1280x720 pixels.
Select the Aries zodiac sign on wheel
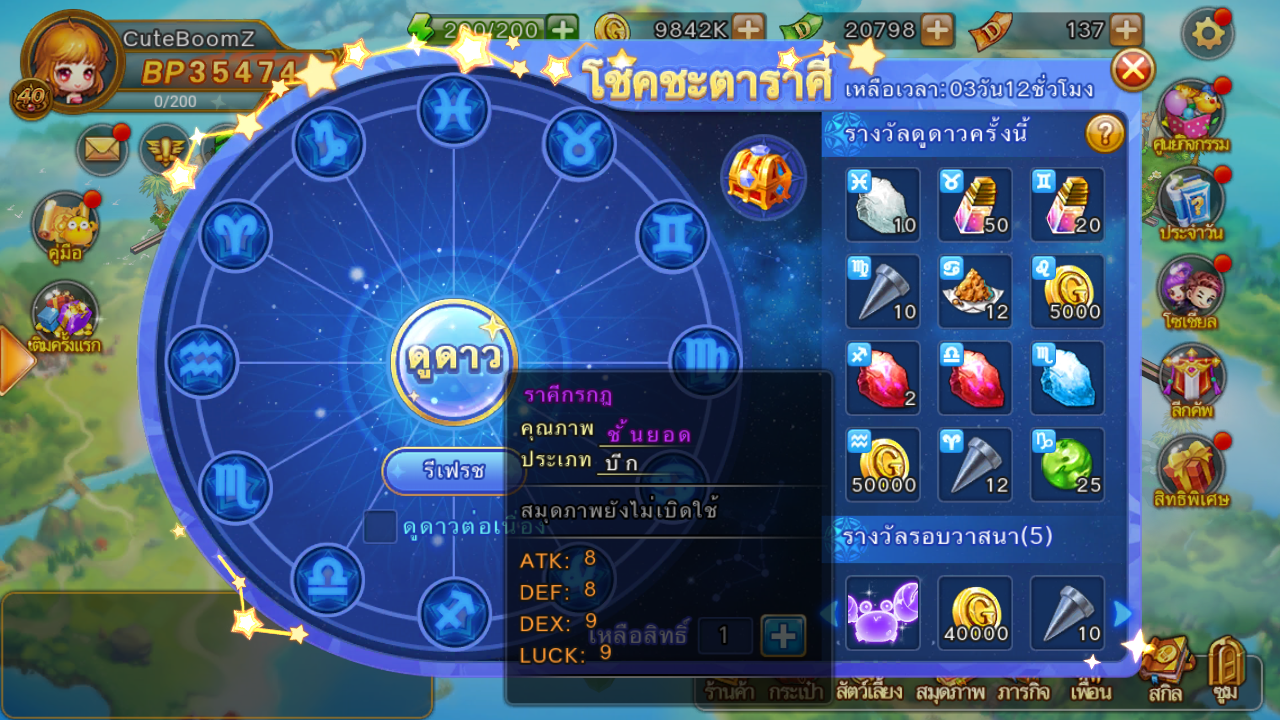237,236
